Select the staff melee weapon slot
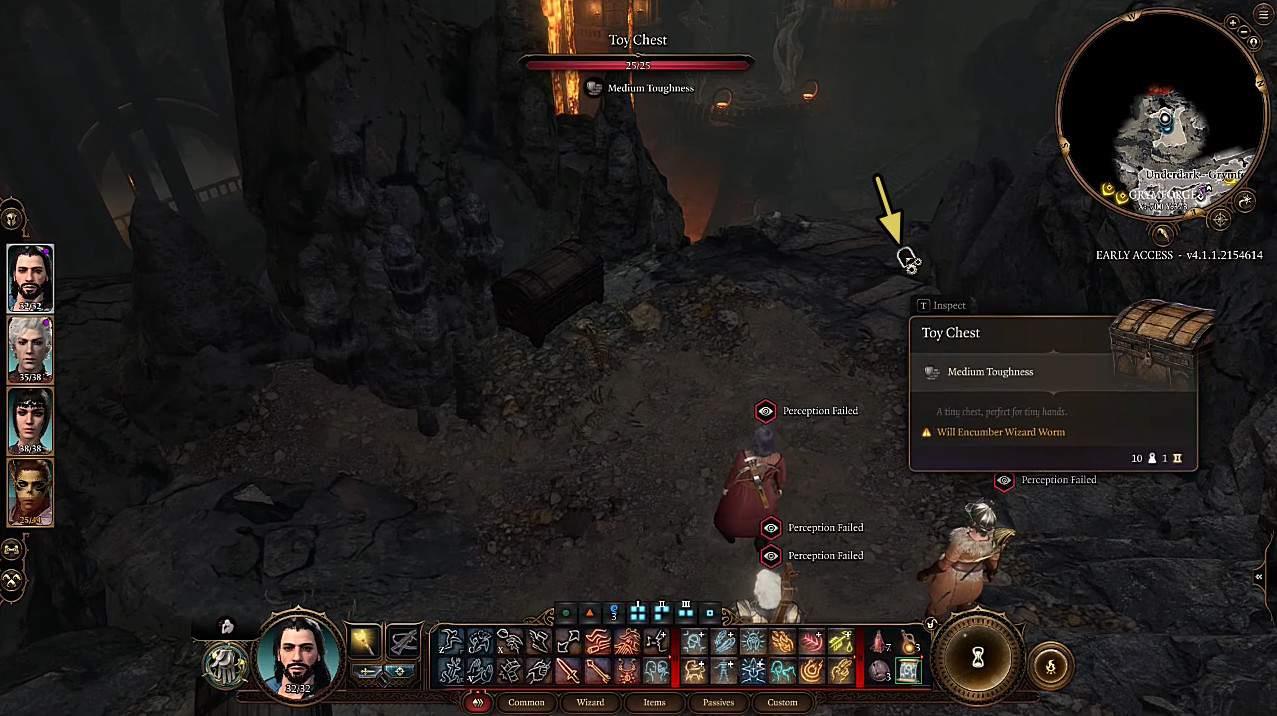 coord(364,641)
